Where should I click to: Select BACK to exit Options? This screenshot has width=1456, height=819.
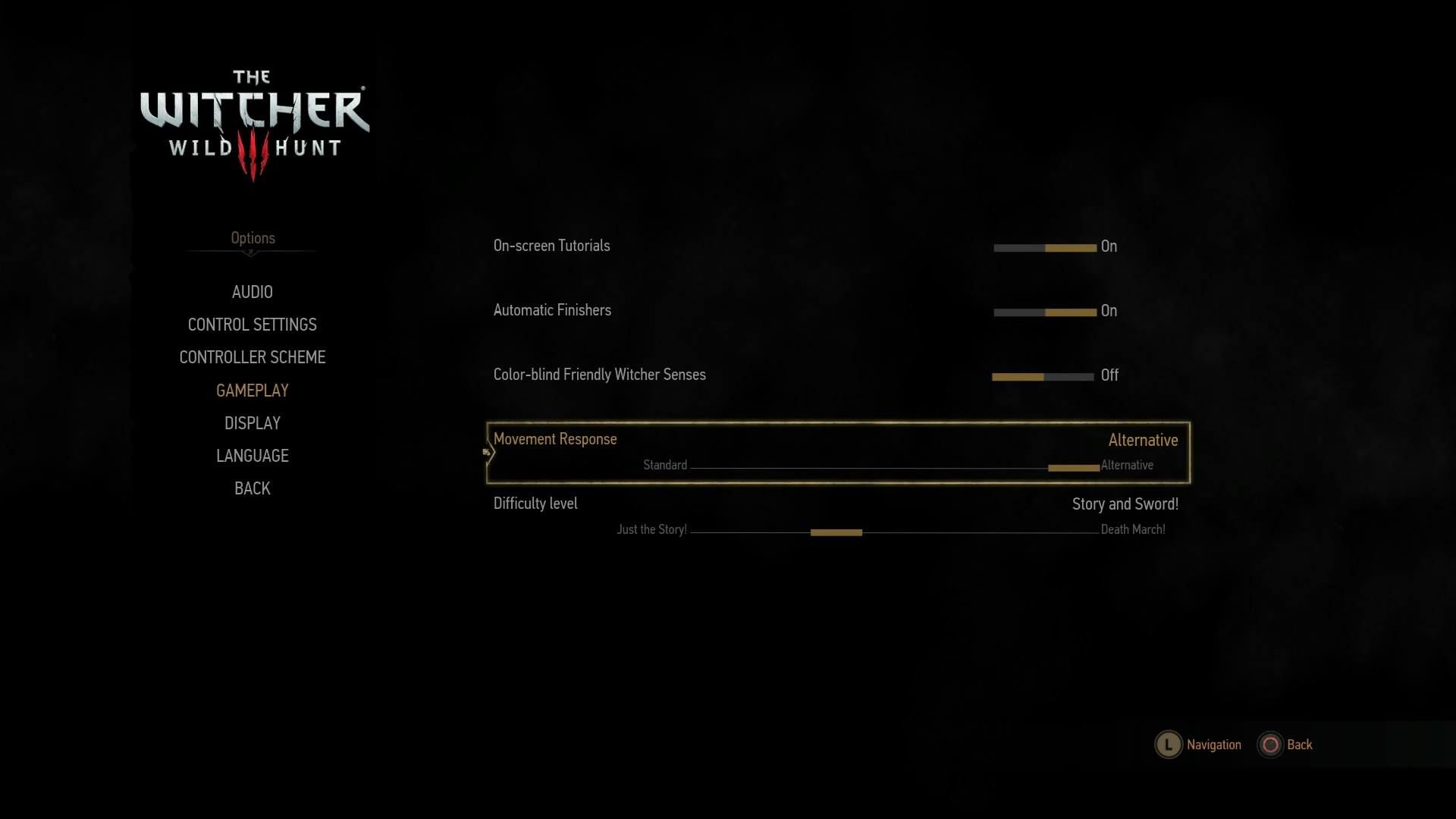click(251, 488)
